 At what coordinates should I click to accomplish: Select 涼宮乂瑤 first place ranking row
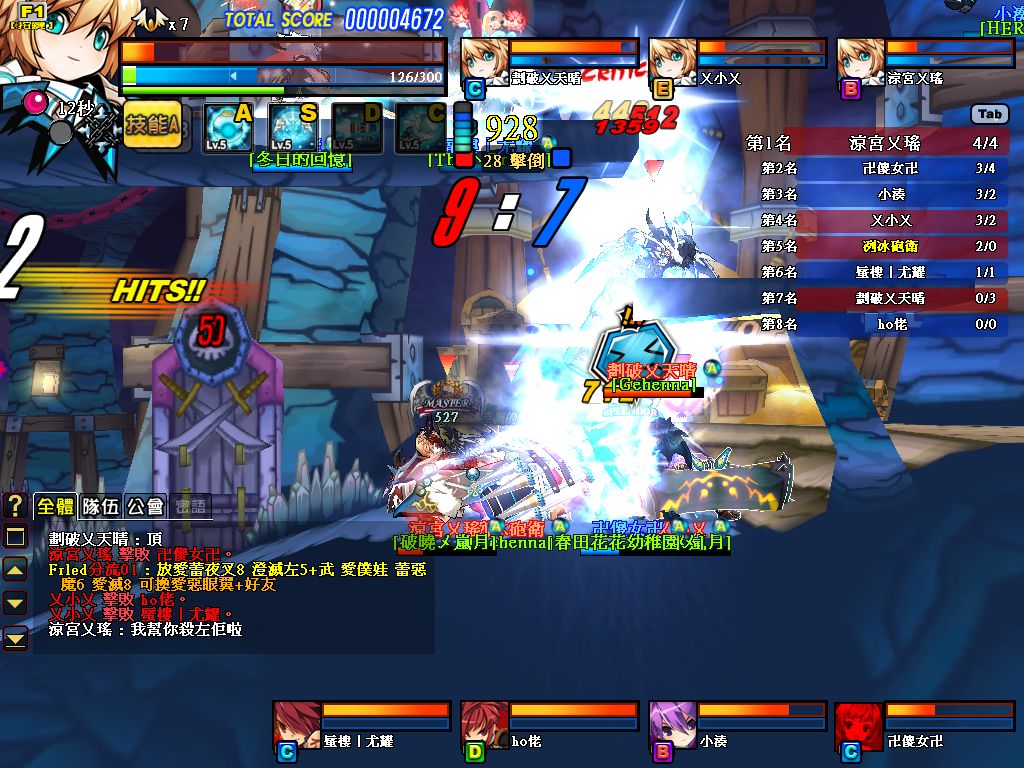click(x=877, y=143)
